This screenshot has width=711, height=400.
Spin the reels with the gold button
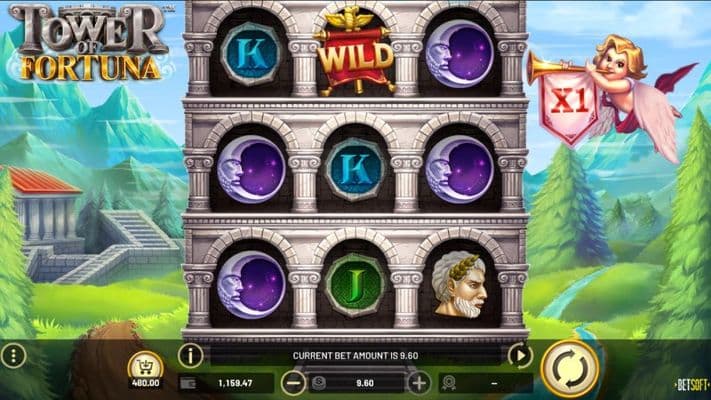point(569,369)
